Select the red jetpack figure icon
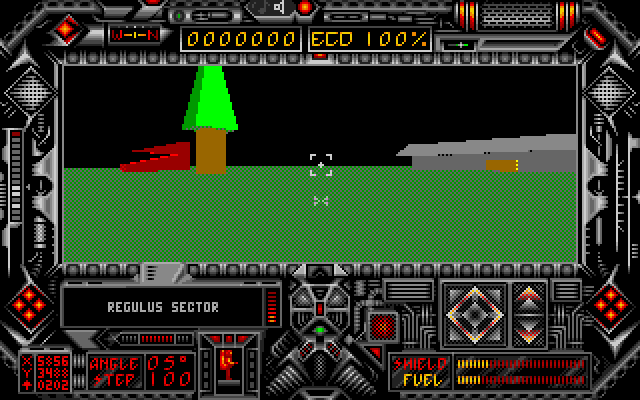640x400 pixels. tap(226, 366)
